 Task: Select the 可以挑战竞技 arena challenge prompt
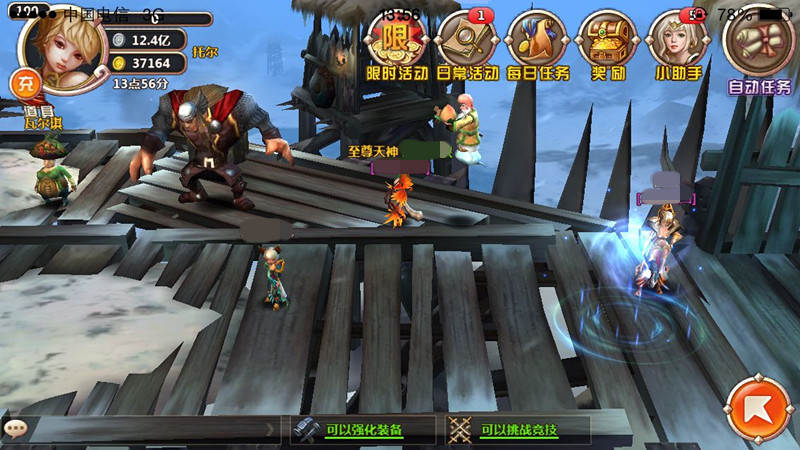point(516,430)
